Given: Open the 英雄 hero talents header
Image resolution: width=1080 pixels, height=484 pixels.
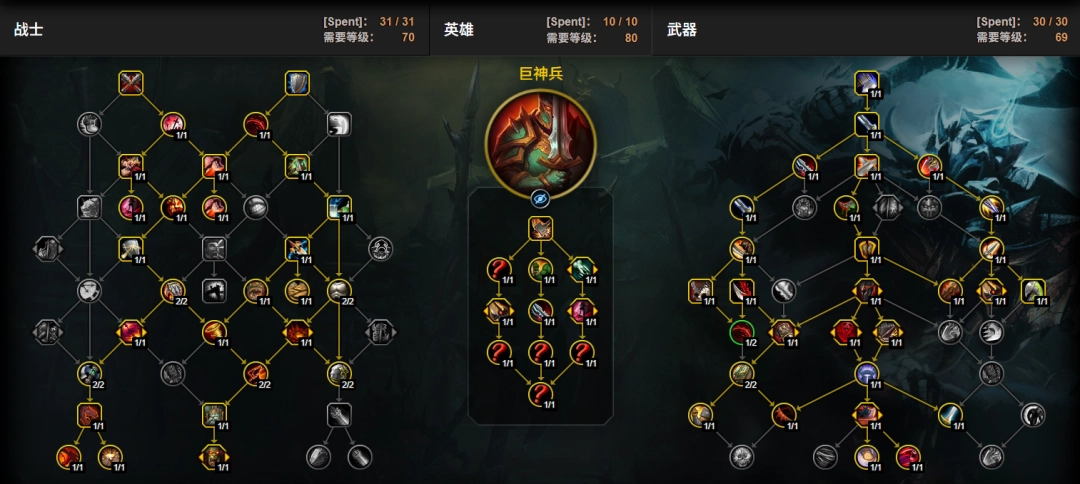Looking at the screenshot, I should click(458, 30).
